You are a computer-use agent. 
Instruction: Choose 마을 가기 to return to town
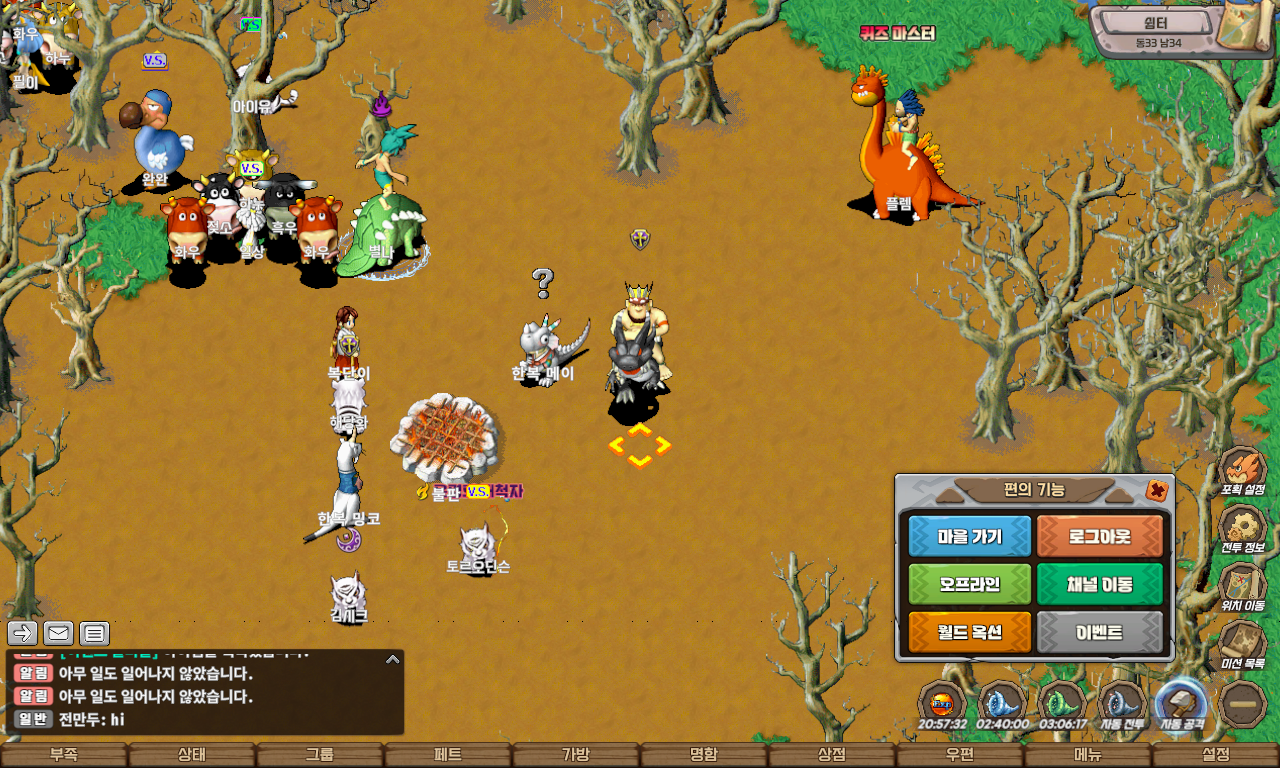[969, 536]
